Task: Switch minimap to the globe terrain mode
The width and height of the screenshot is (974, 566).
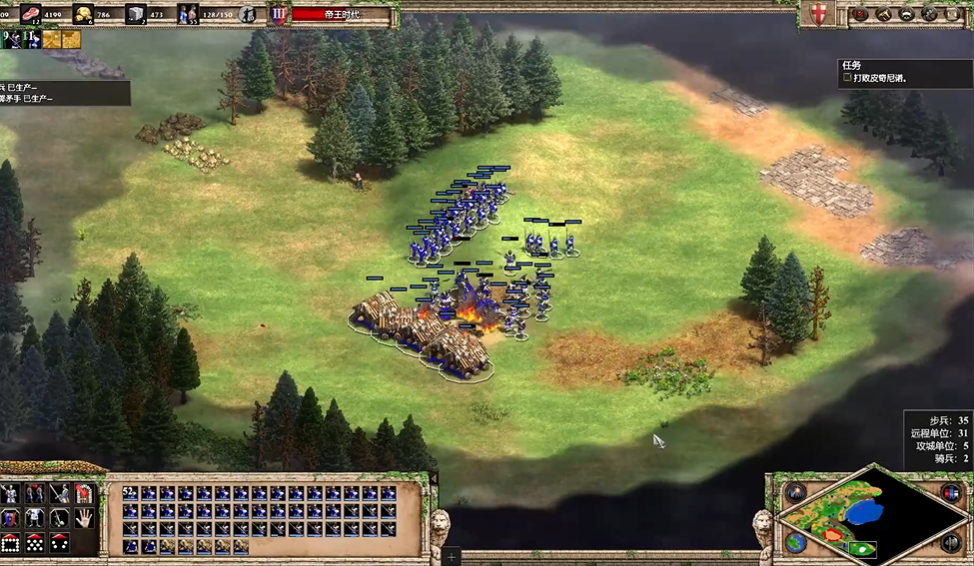Action: coord(796,542)
